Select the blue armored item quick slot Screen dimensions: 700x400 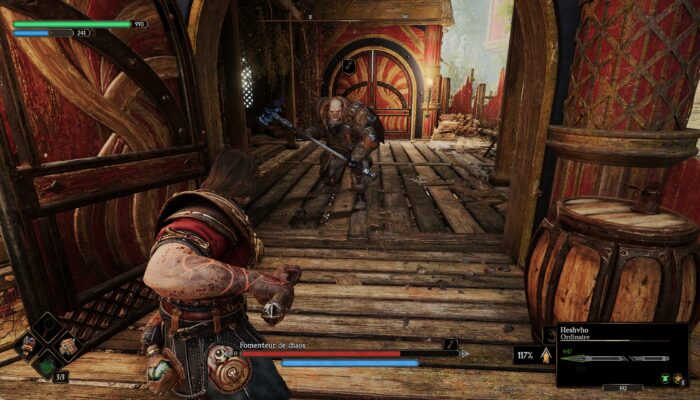[x=28, y=346]
